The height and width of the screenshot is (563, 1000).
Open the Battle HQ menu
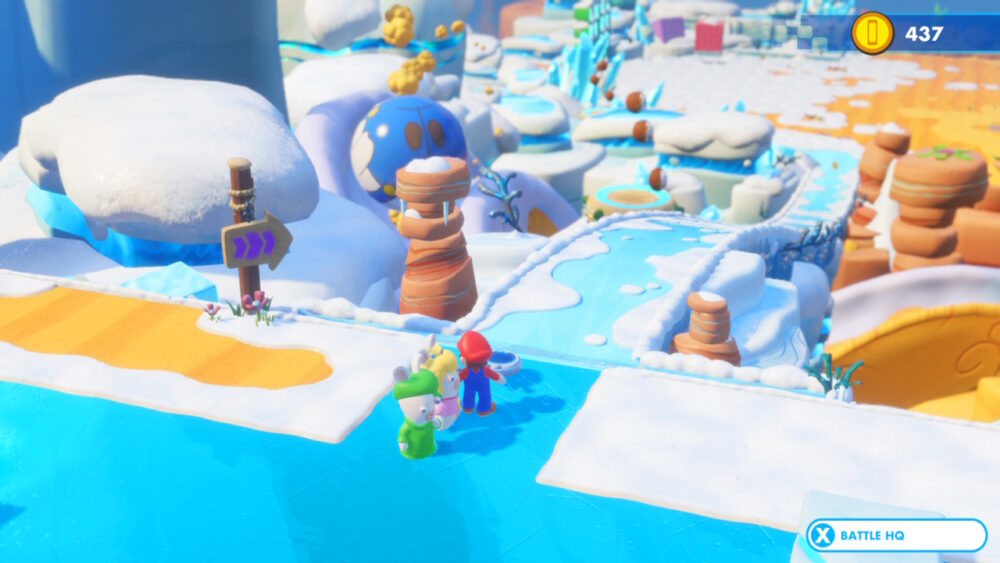click(895, 535)
